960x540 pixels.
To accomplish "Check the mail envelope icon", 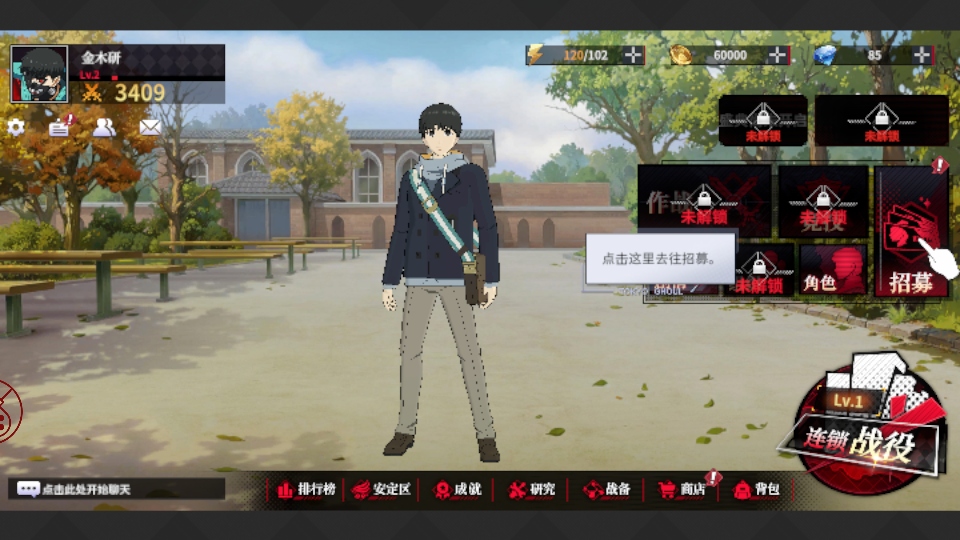I will [x=150, y=127].
